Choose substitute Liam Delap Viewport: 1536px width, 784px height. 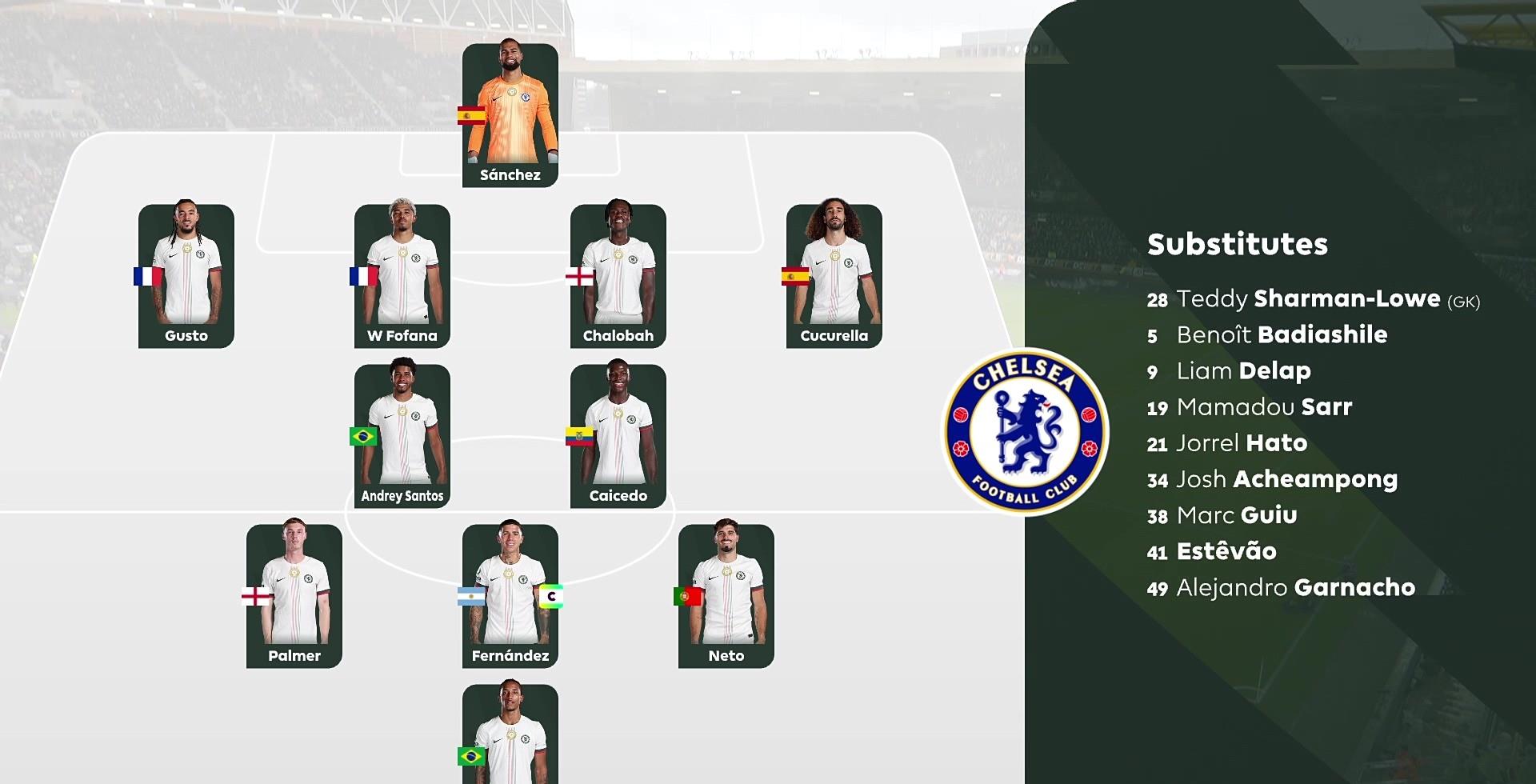[x=1242, y=371]
